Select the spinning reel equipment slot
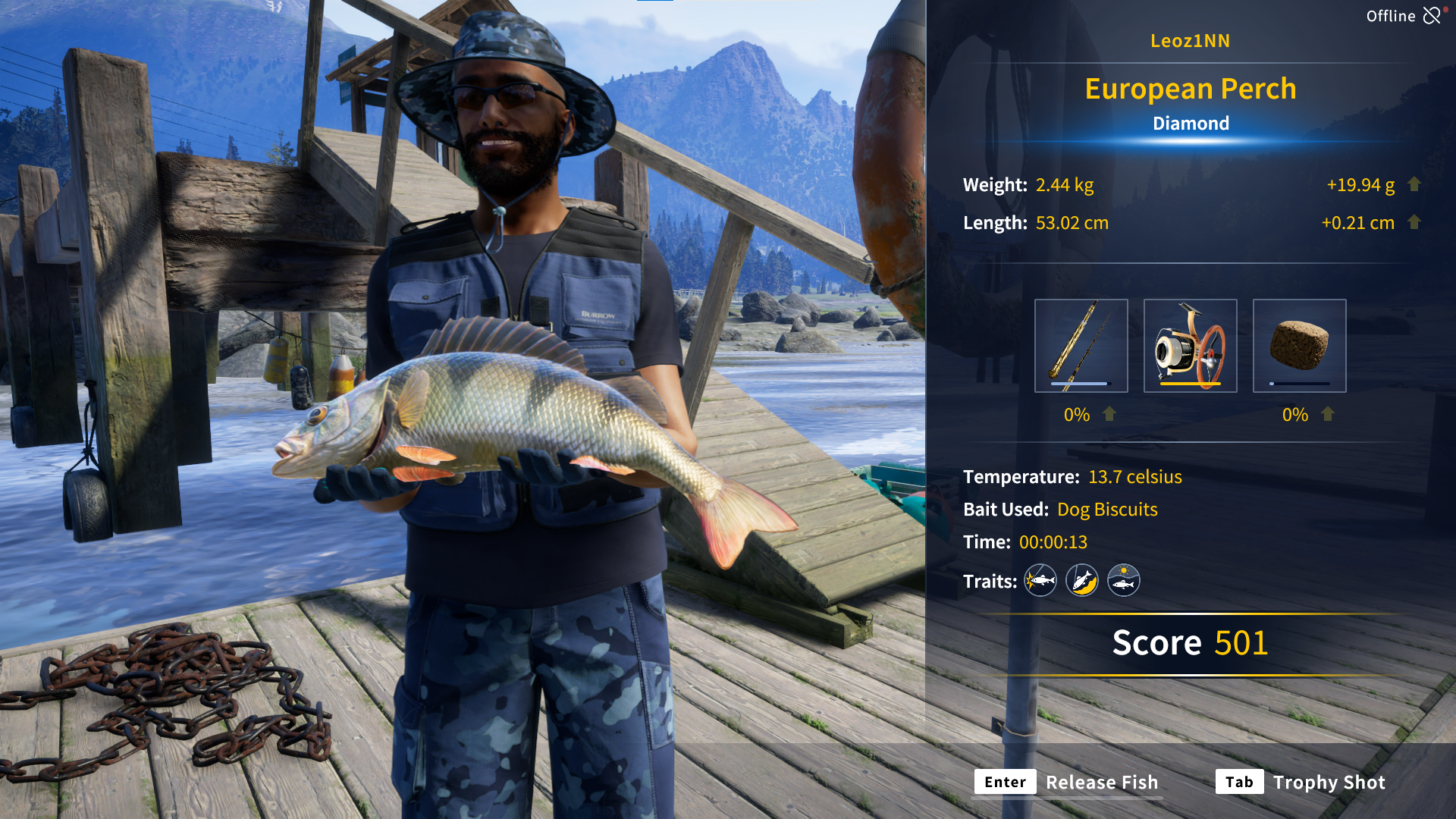Screen dimensions: 1456x819 [1190, 346]
